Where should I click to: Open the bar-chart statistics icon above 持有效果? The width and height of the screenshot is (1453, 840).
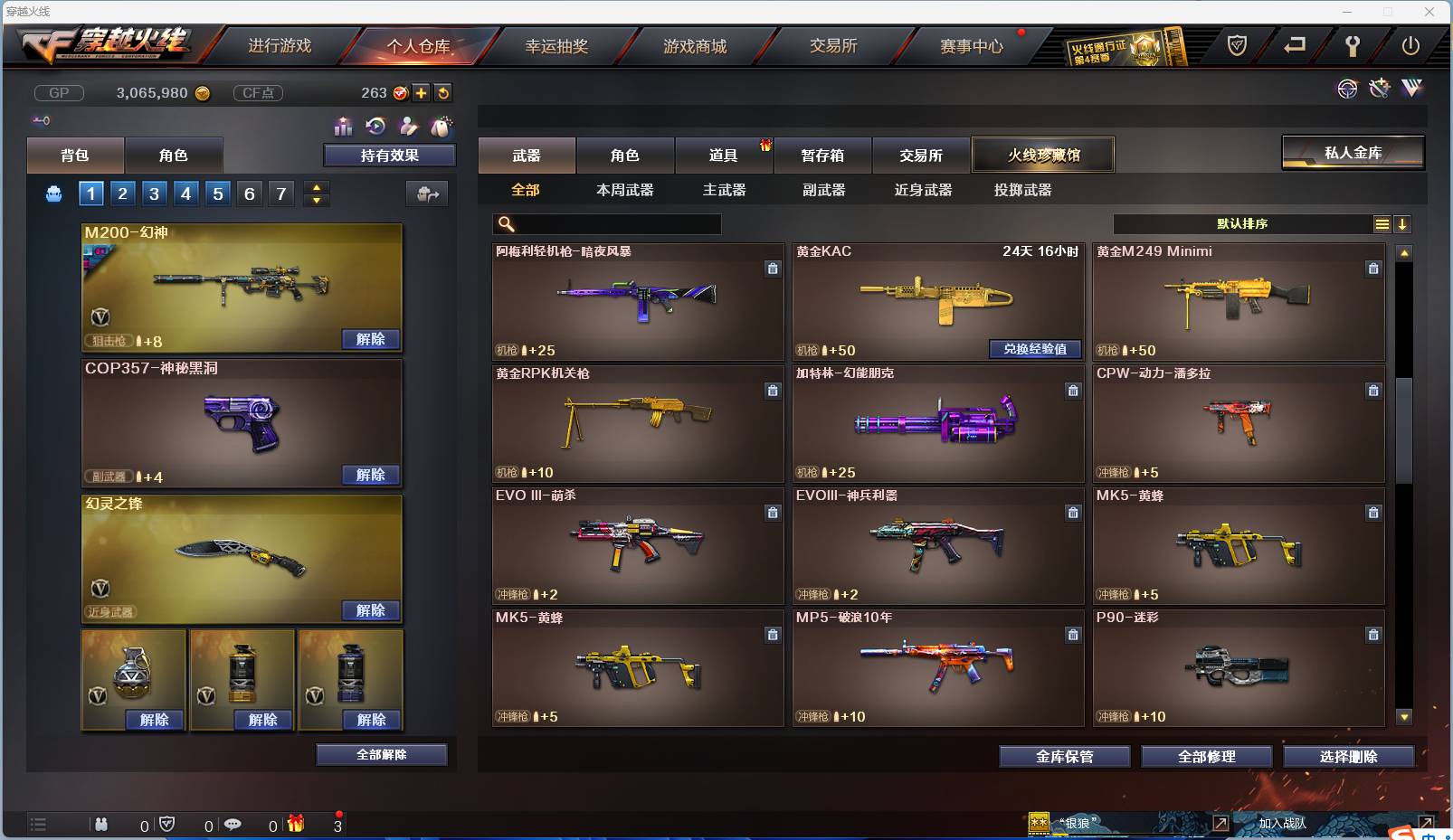[344, 127]
